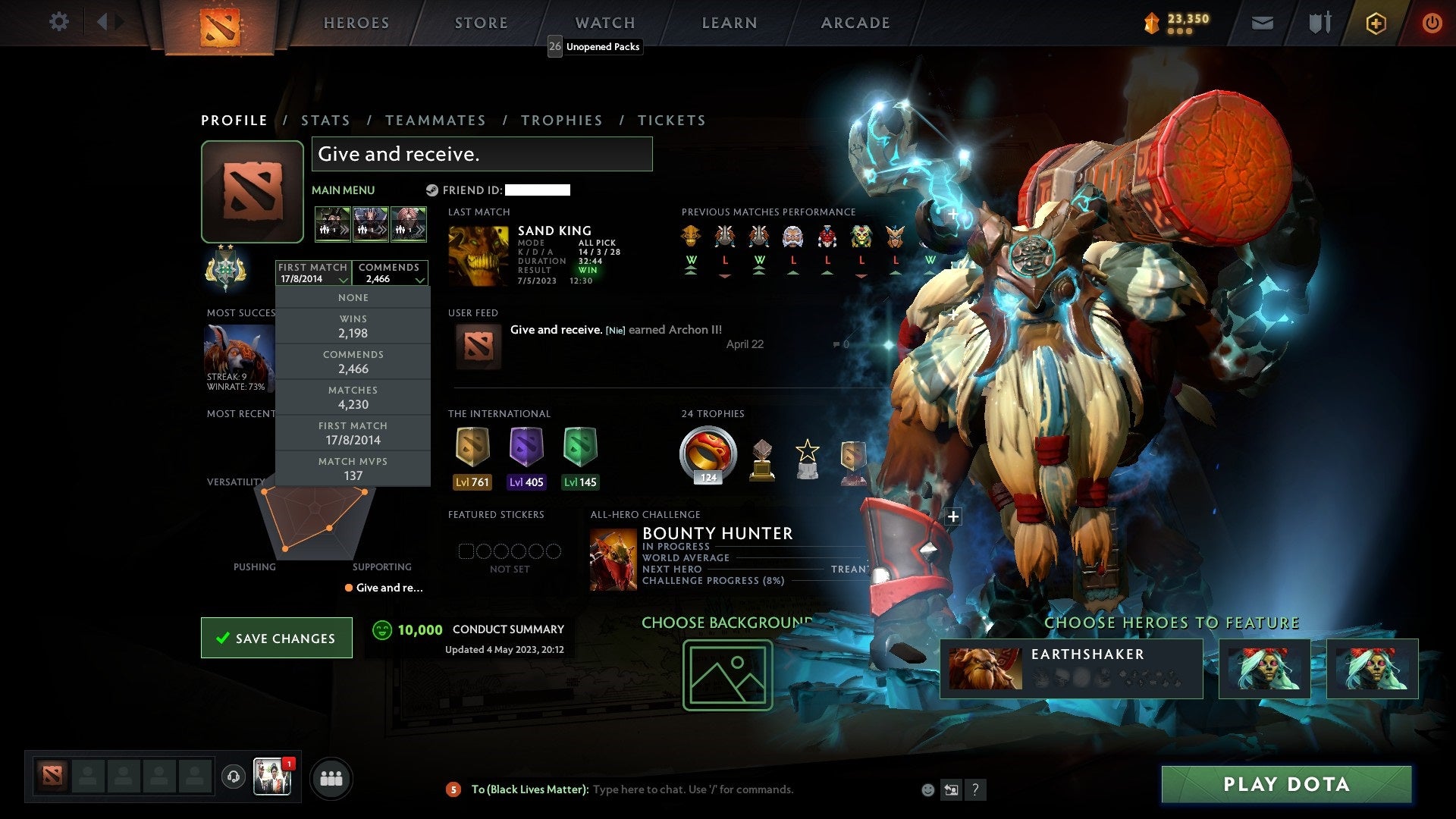This screenshot has height=819, width=1456.
Task: Open the Learn section
Action: [730, 23]
